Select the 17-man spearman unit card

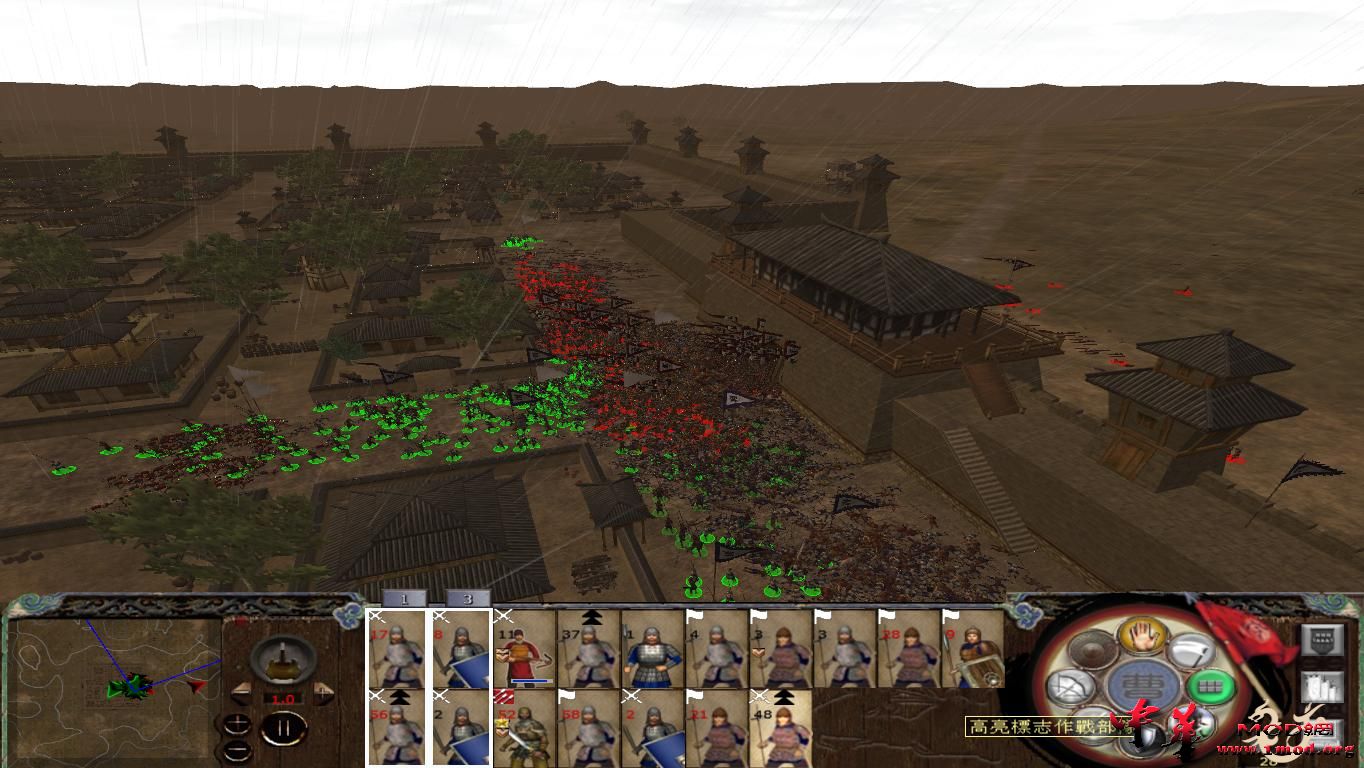pos(396,650)
